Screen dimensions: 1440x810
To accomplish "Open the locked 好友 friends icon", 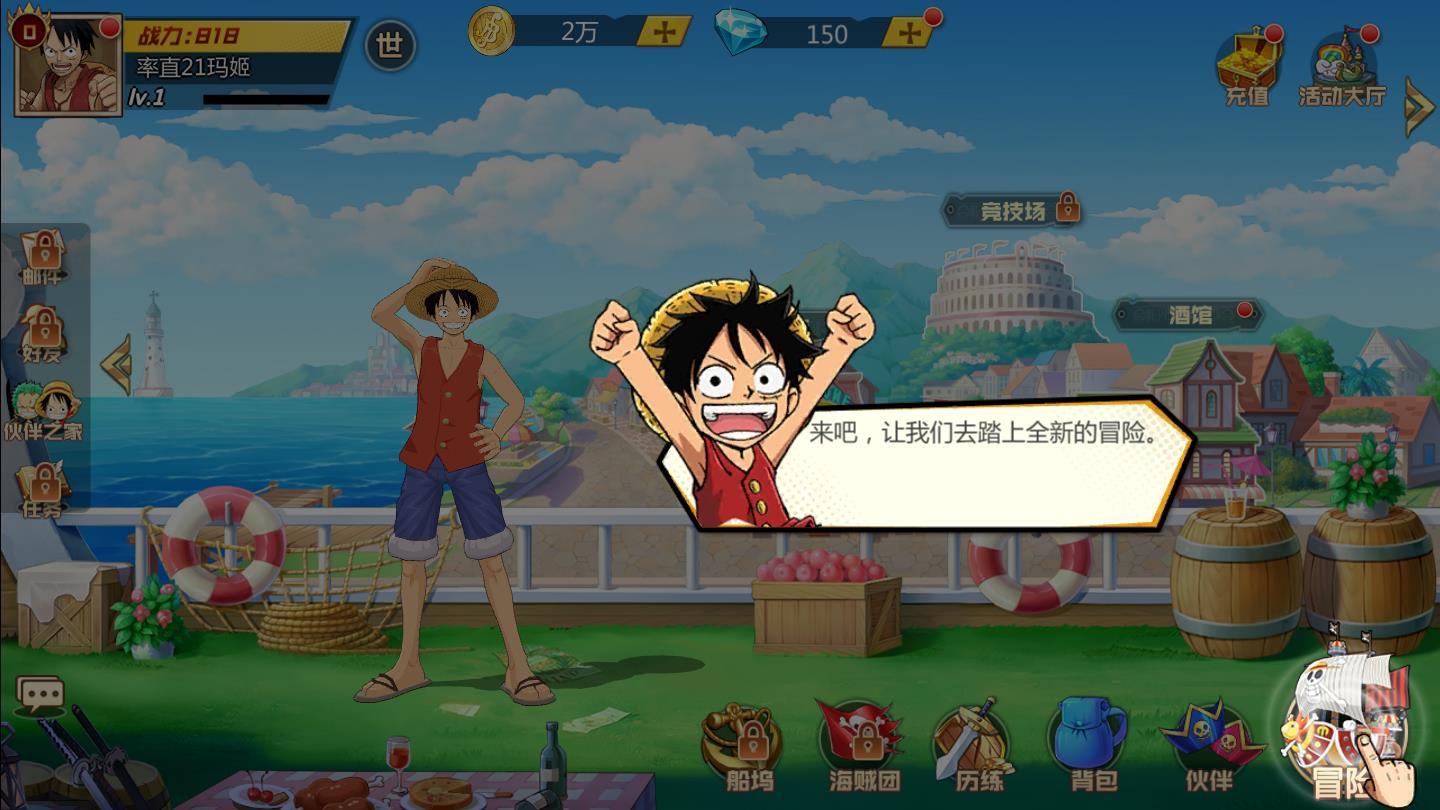I will [42, 335].
